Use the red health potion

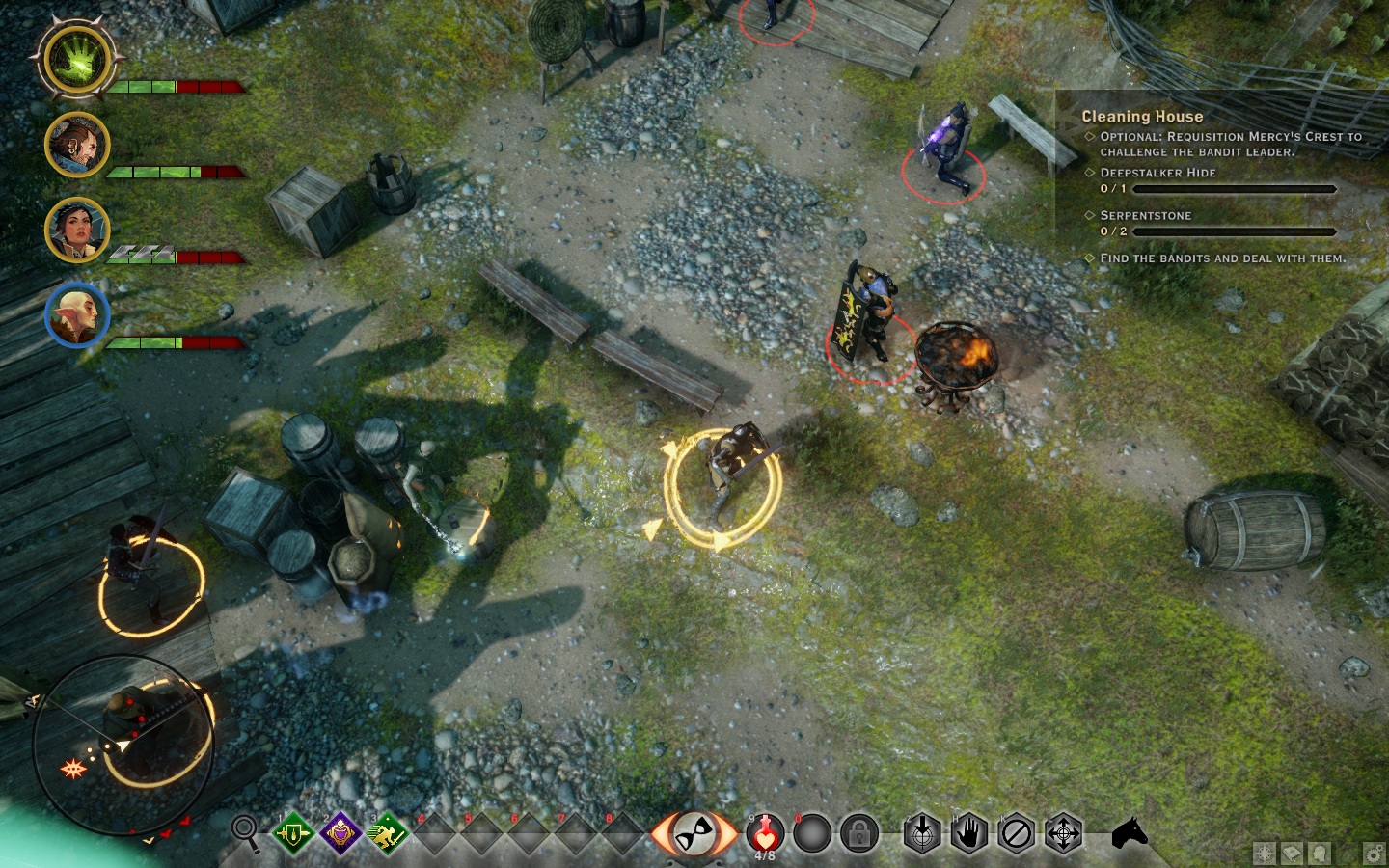click(765, 832)
